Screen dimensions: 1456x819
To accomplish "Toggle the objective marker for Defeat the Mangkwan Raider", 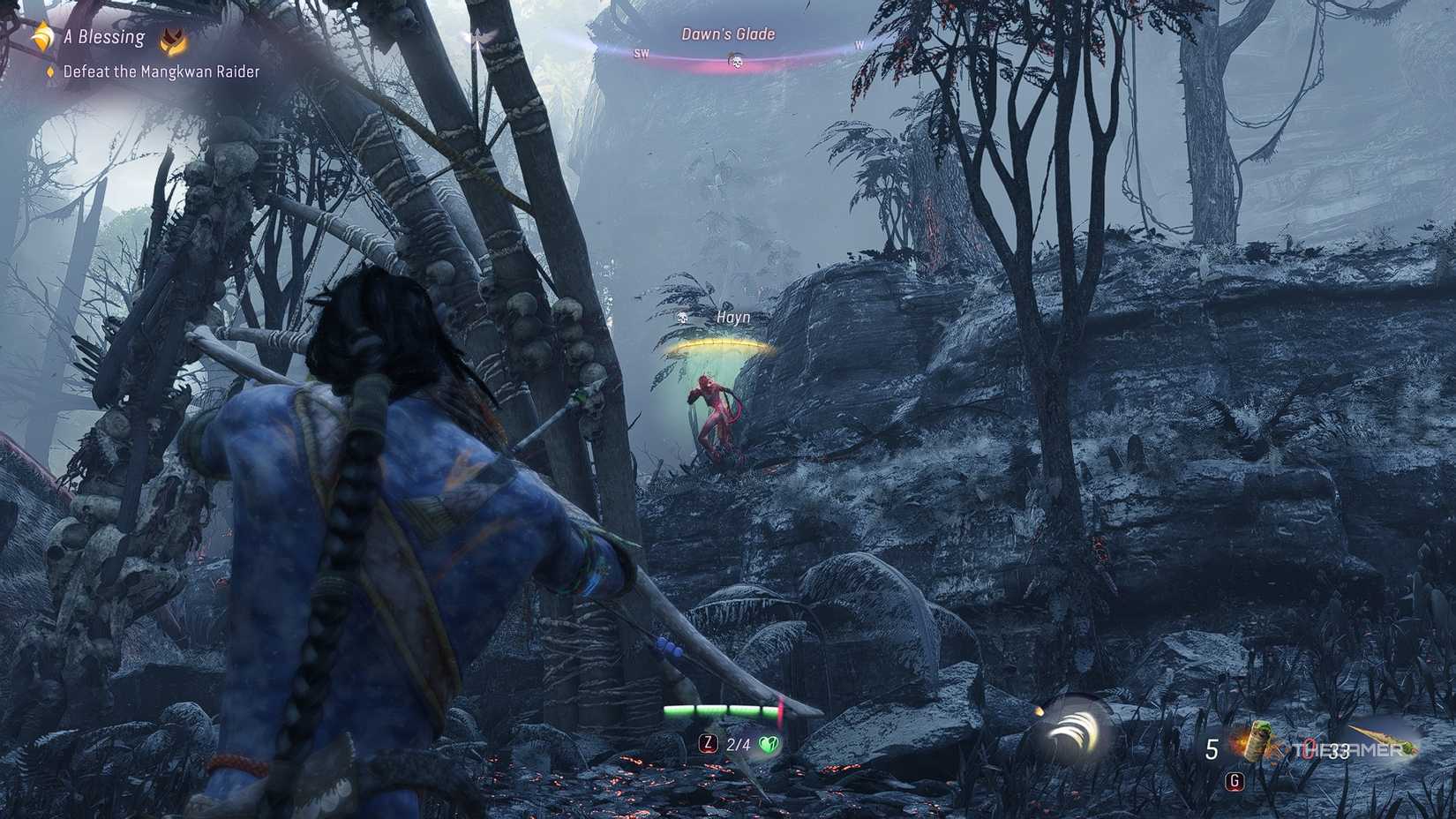I will tap(49, 73).
